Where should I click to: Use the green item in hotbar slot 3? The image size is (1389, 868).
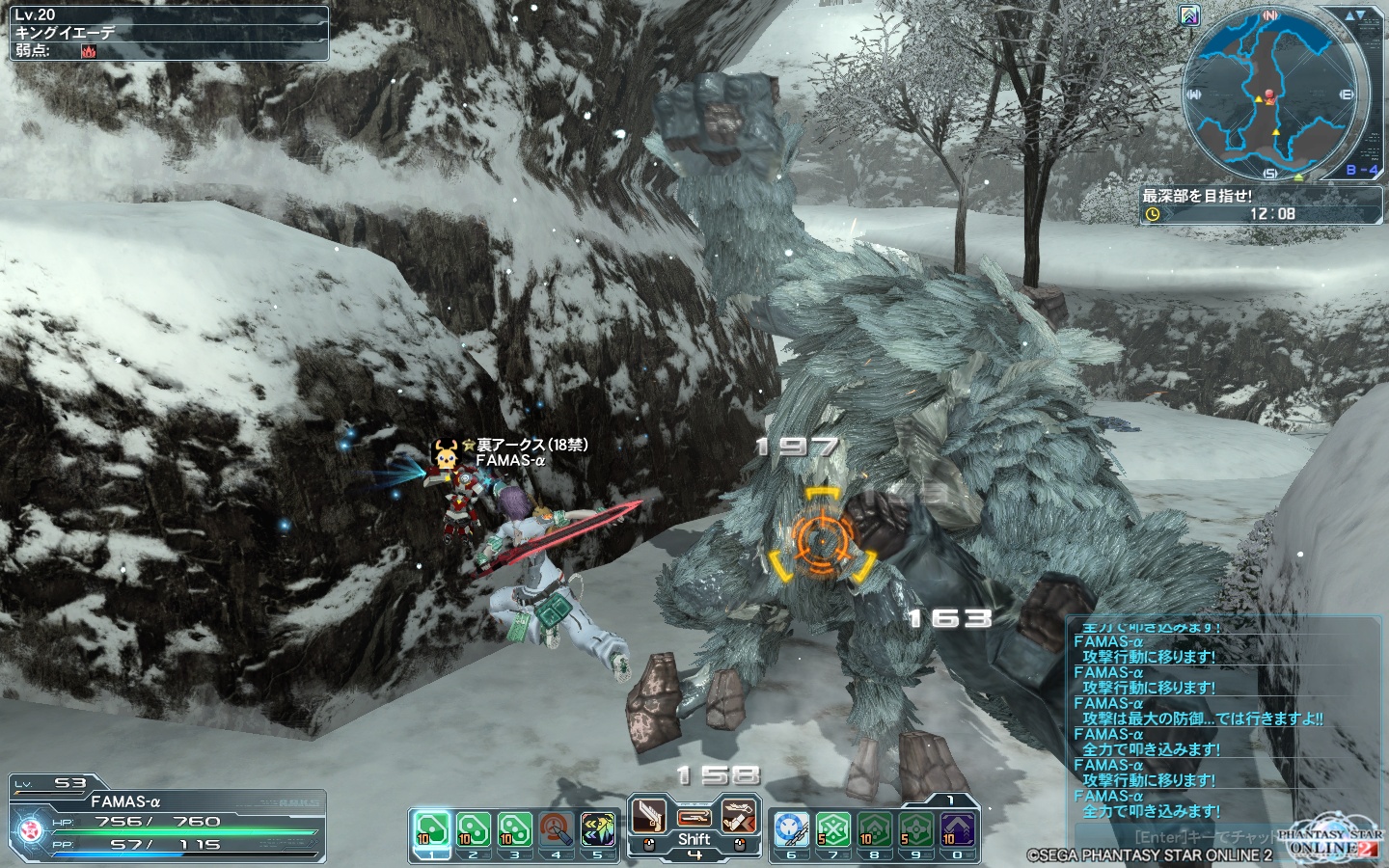coord(514,829)
